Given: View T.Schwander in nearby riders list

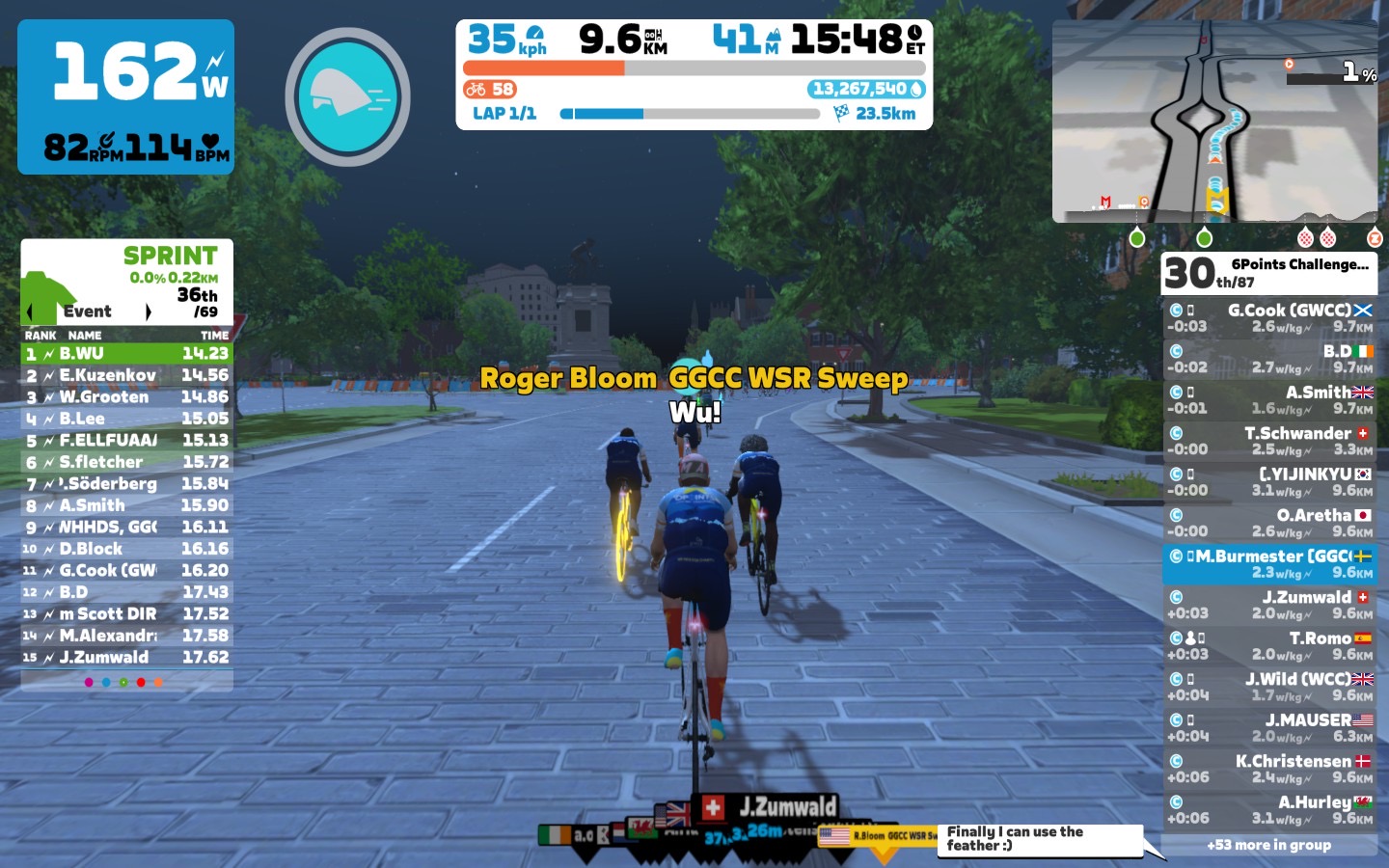Looking at the screenshot, I should tap(1269, 441).
